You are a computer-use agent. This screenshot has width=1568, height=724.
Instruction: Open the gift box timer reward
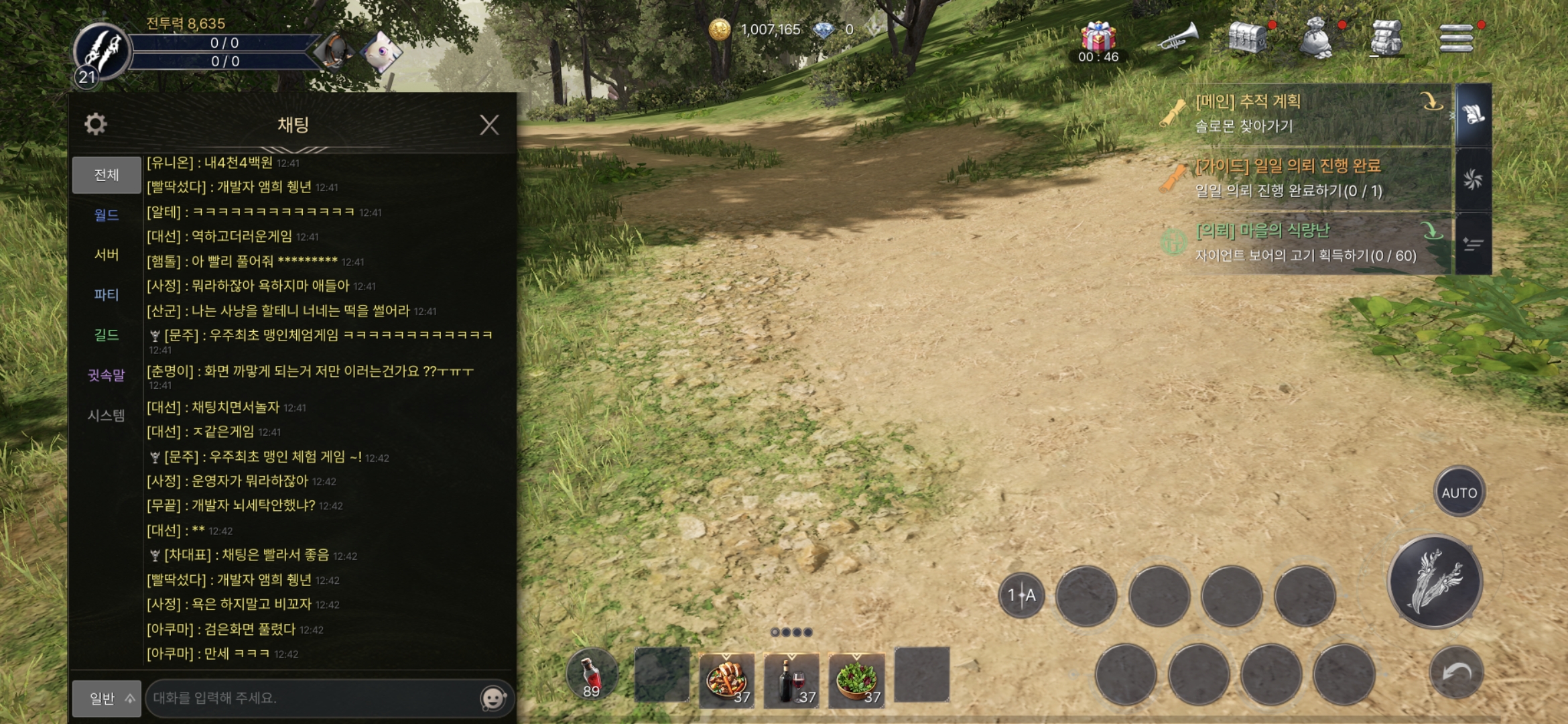coord(1098,39)
